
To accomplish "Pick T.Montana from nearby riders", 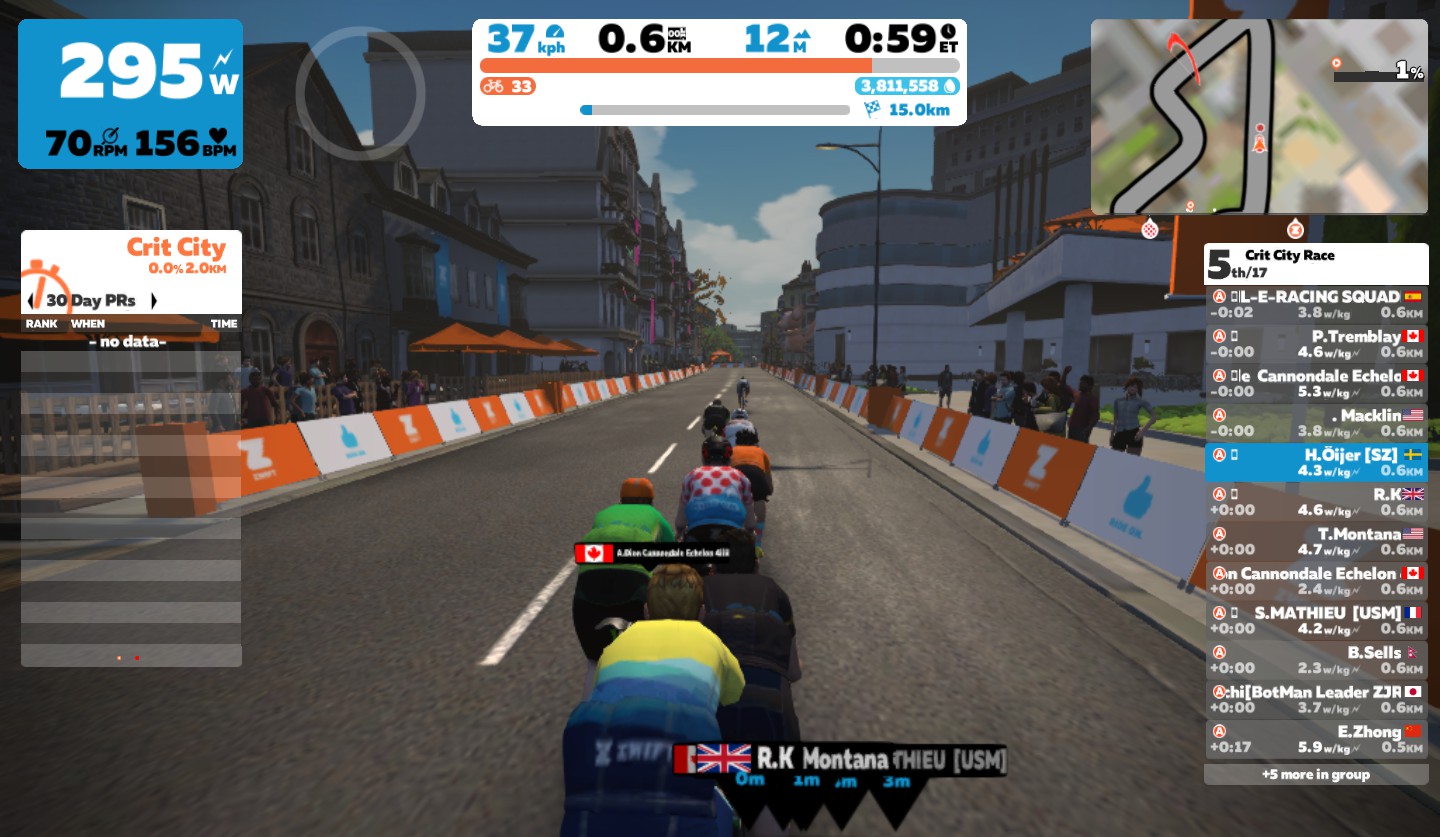I will [x=1315, y=541].
